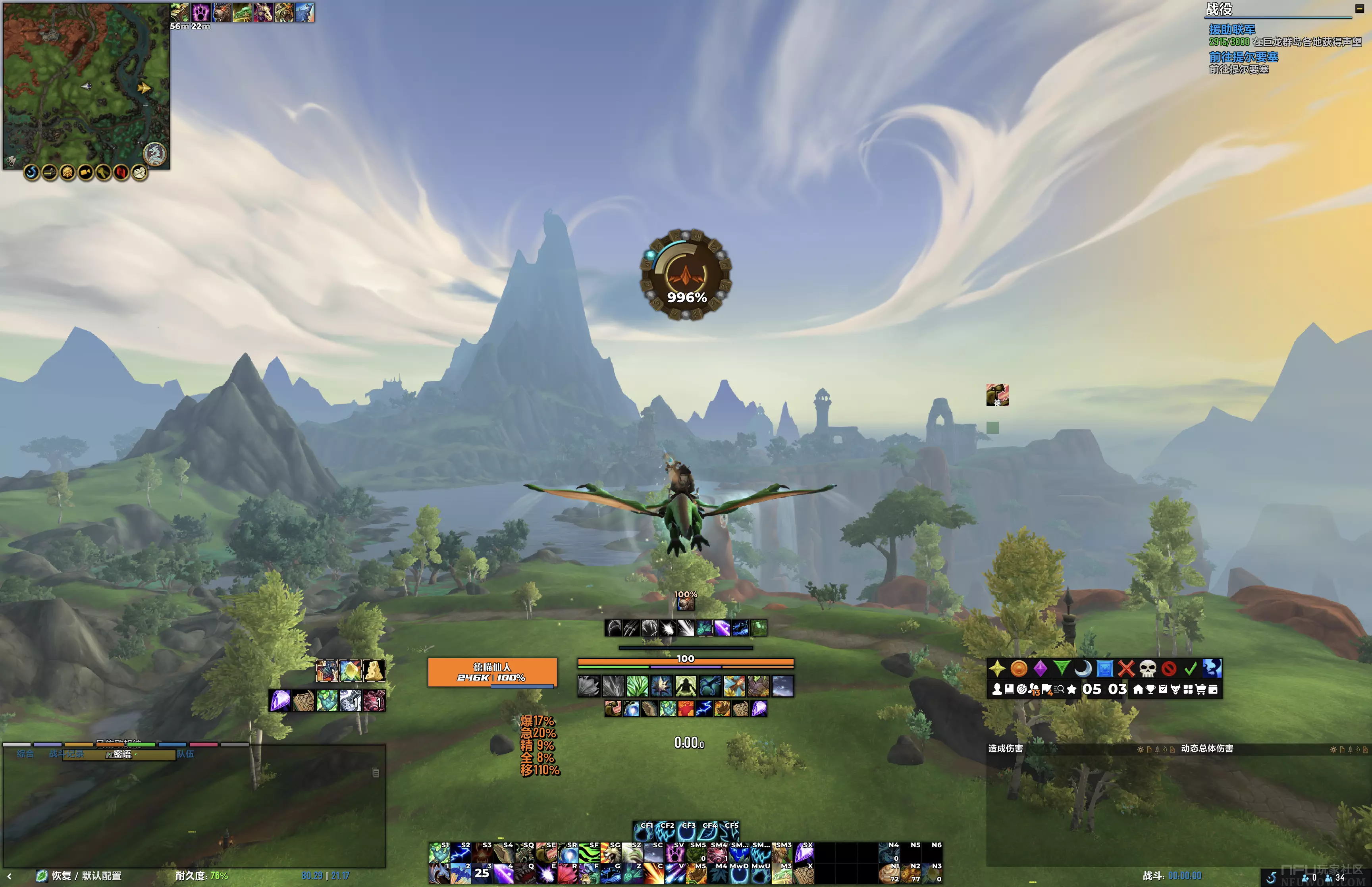Image resolution: width=1372 pixels, height=887 pixels.
Task: Select the 德喵仙人 player unit frame
Action: 492,672
